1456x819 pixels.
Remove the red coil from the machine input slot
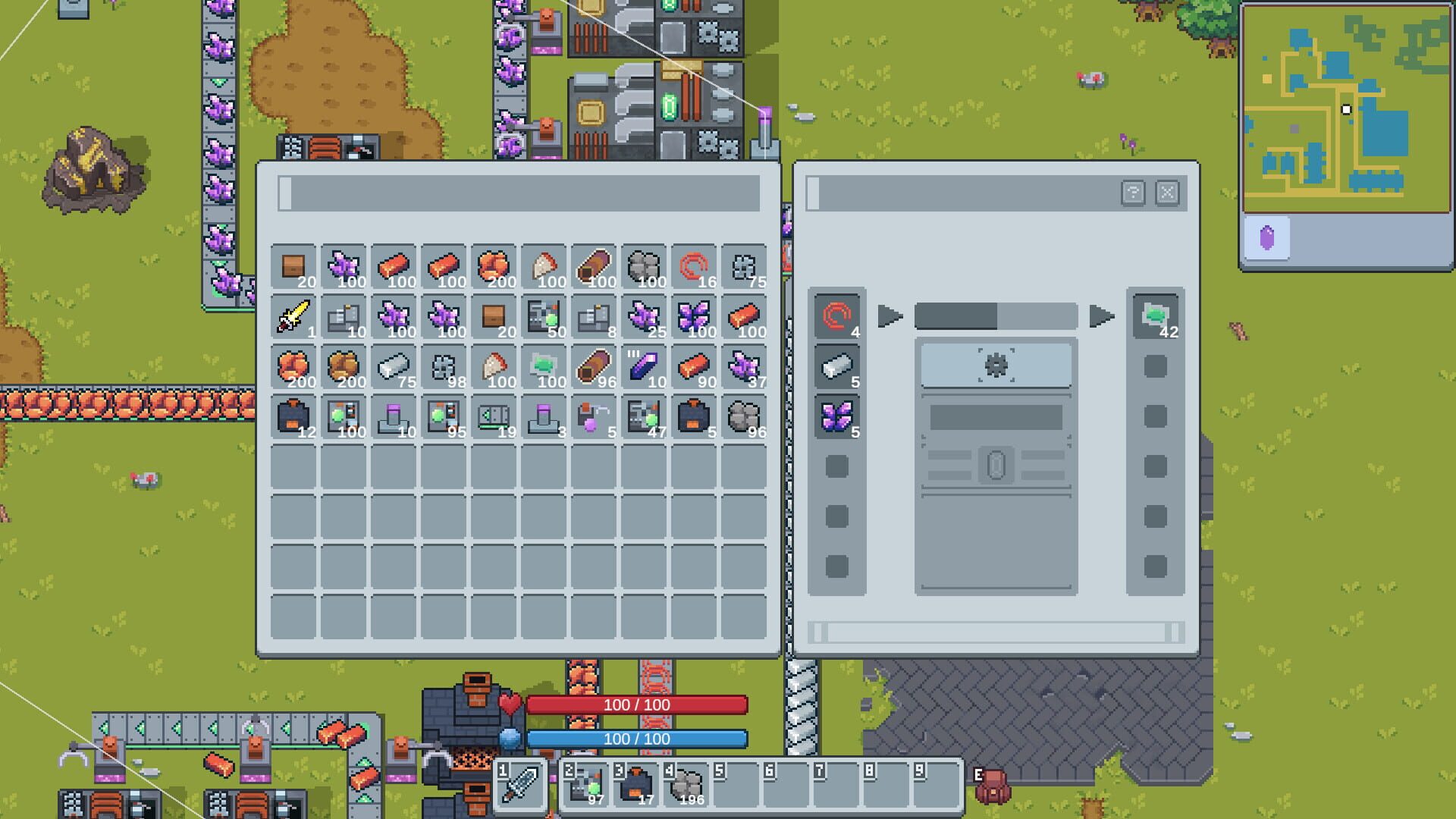pyautogui.click(x=838, y=317)
